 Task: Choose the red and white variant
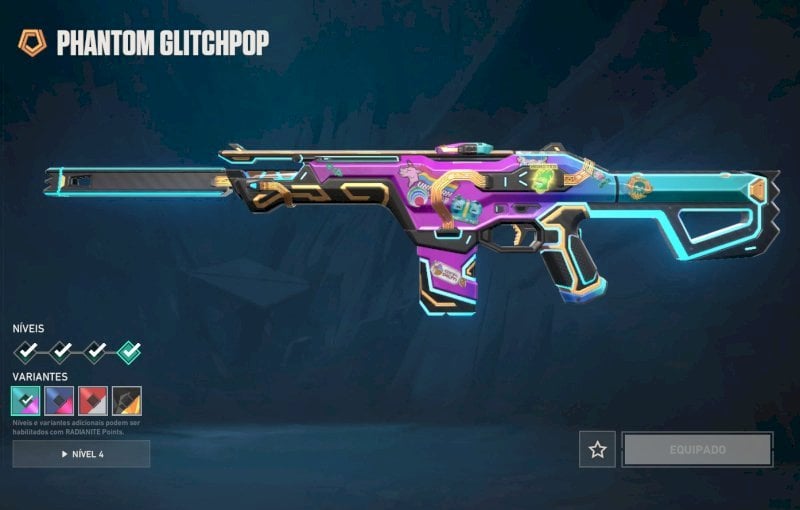click(93, 400)
